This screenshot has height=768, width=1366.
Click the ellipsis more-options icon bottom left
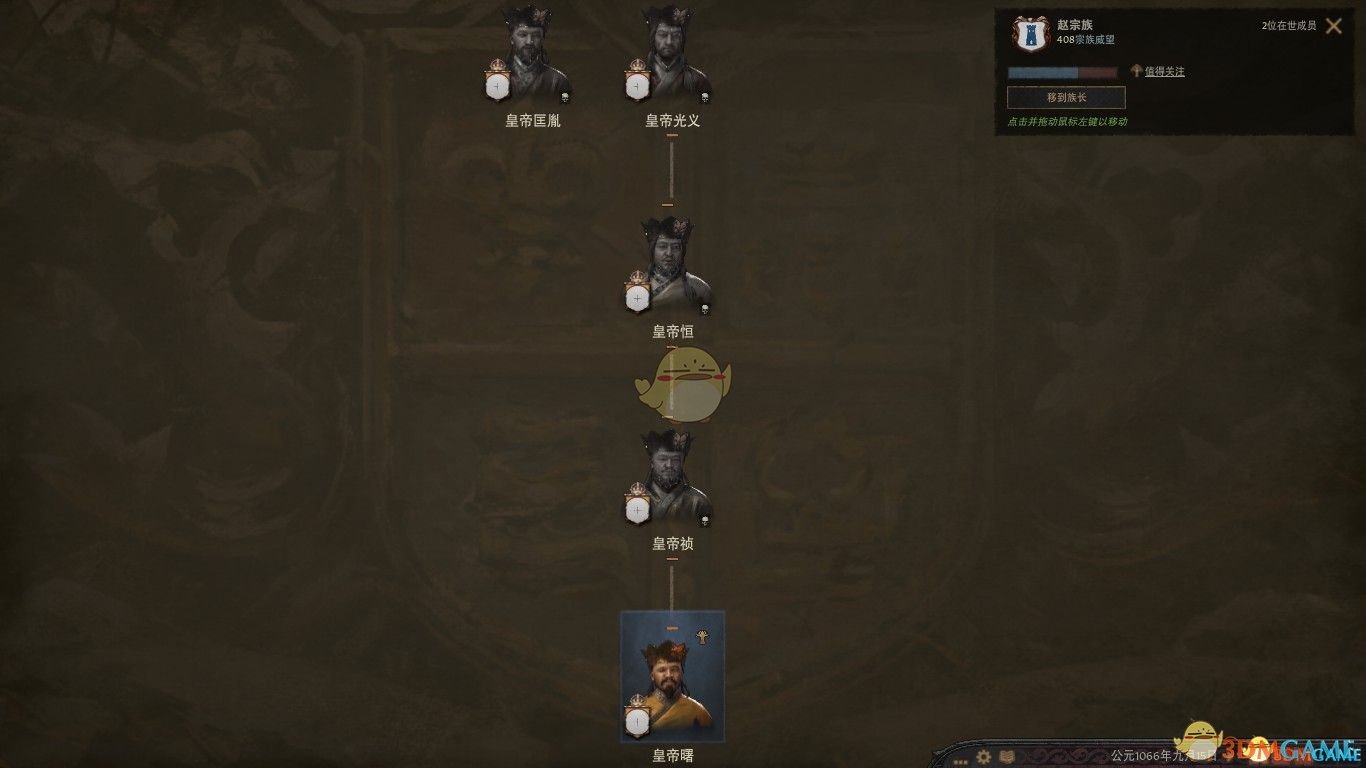click(x=960, y=761)
